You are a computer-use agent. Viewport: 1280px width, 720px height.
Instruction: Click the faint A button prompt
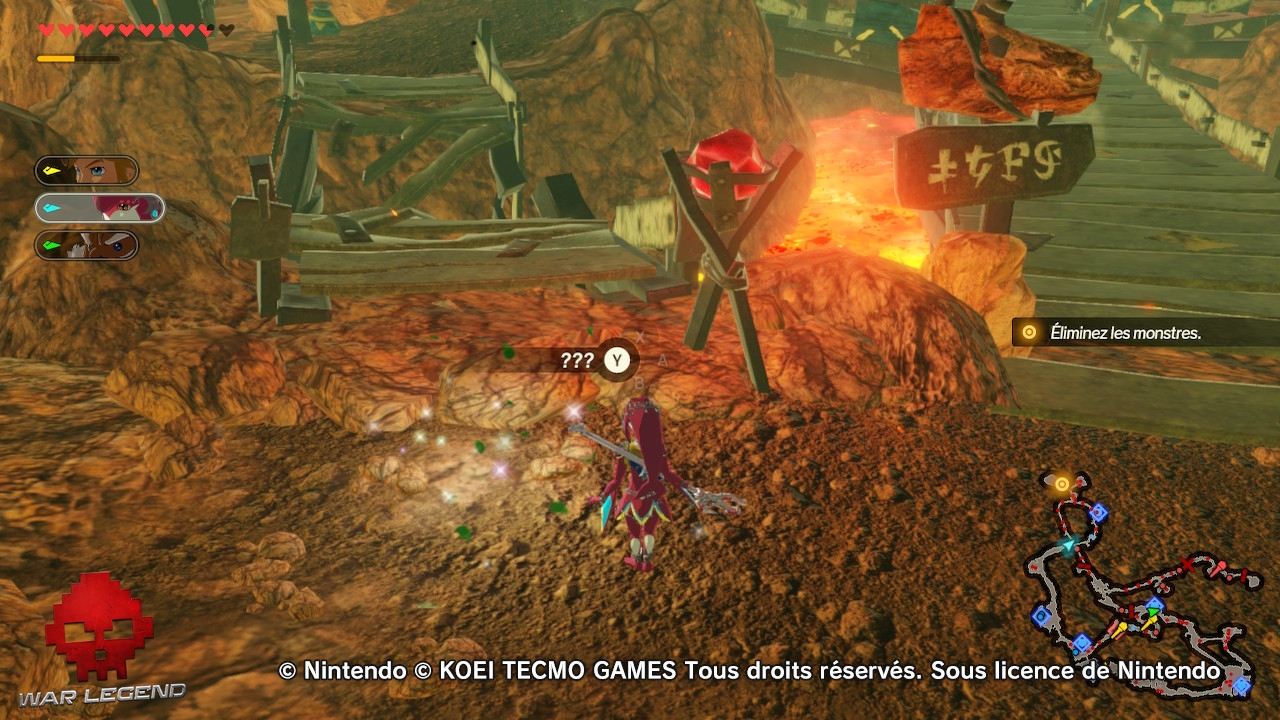[x=663, y=360]
